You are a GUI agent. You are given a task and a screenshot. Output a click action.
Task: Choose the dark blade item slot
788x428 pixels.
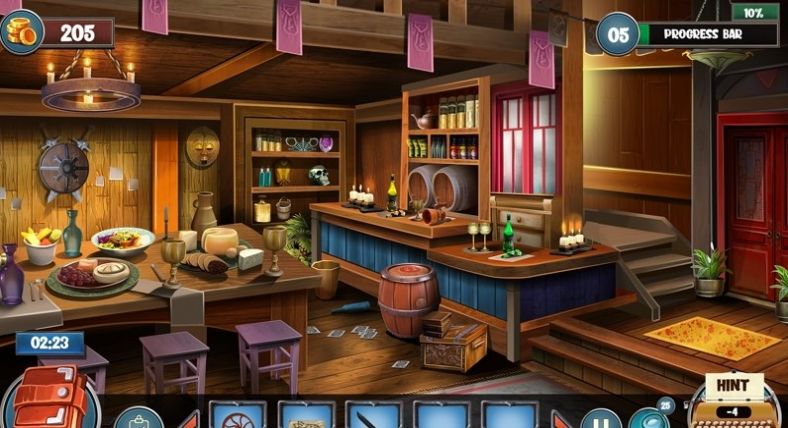pyautogui.click(x=373, y=416)
